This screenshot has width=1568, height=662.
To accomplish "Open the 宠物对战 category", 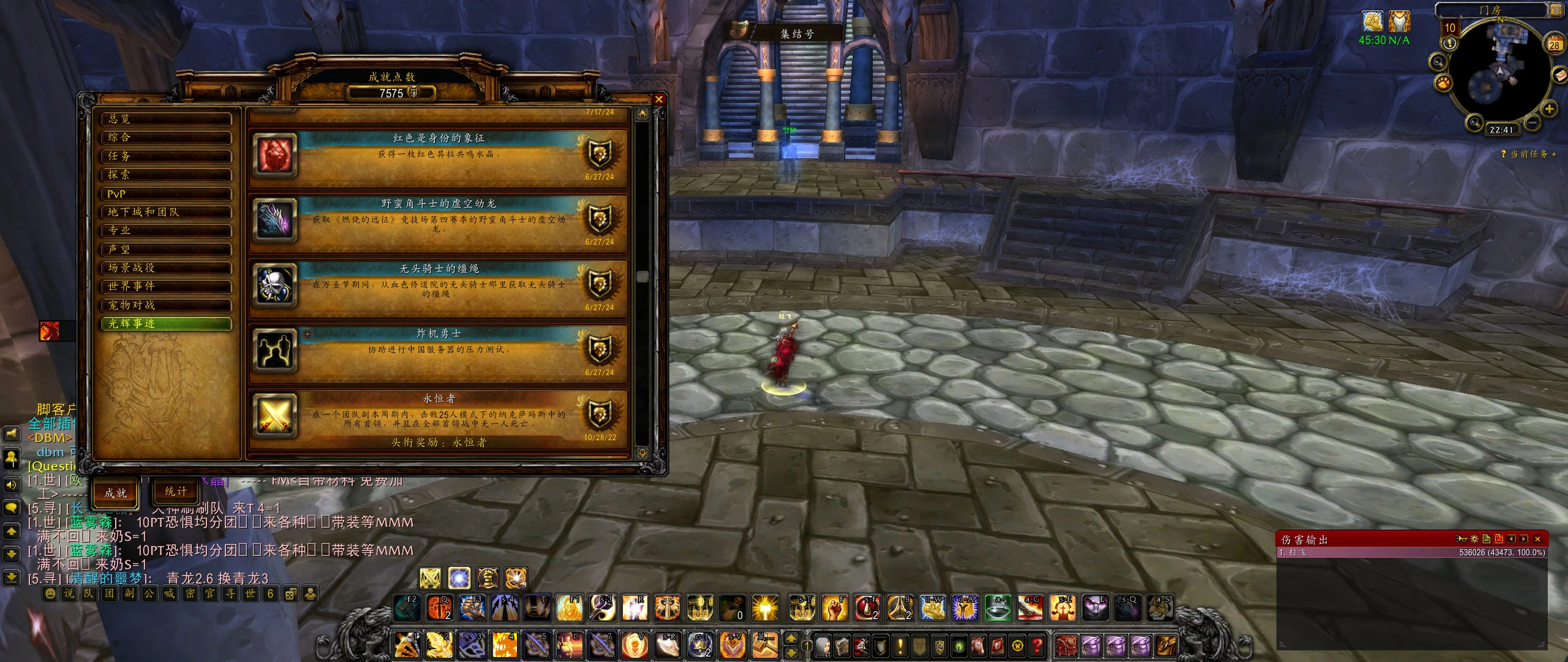I will pos(166,305).
